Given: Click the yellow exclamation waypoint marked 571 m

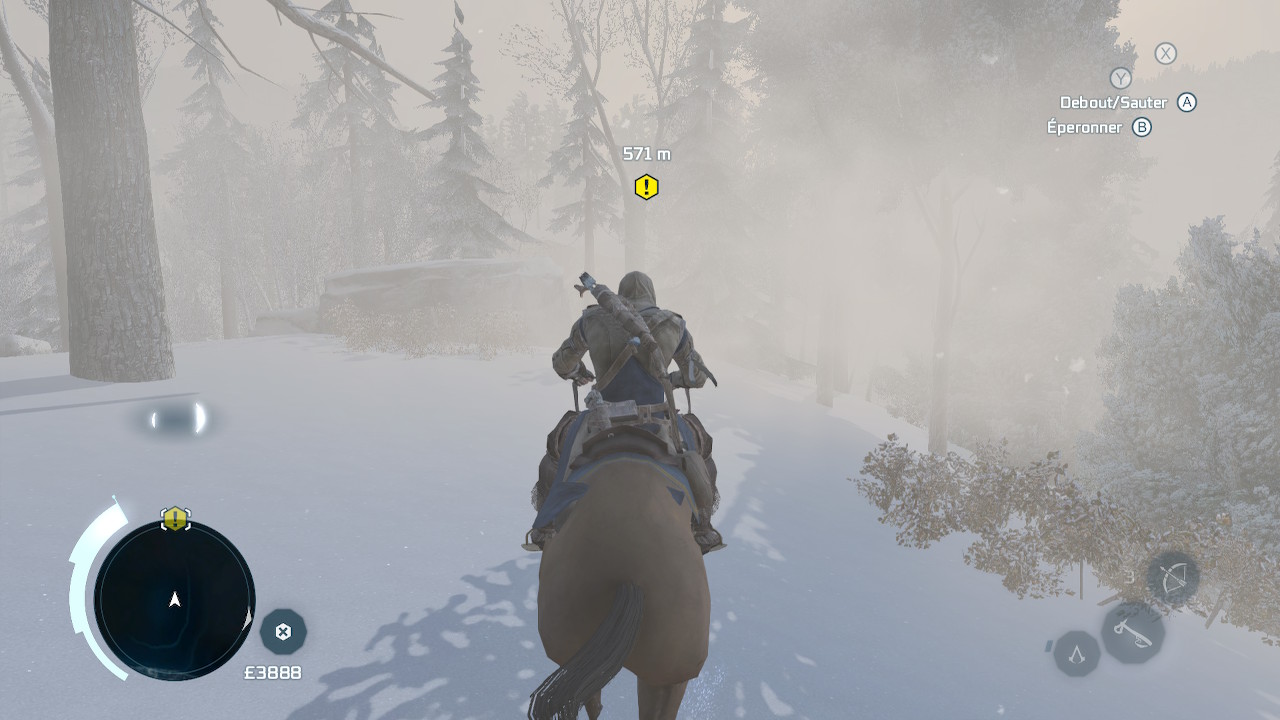Looking at the screenshot, I should [x=646, y=187].
